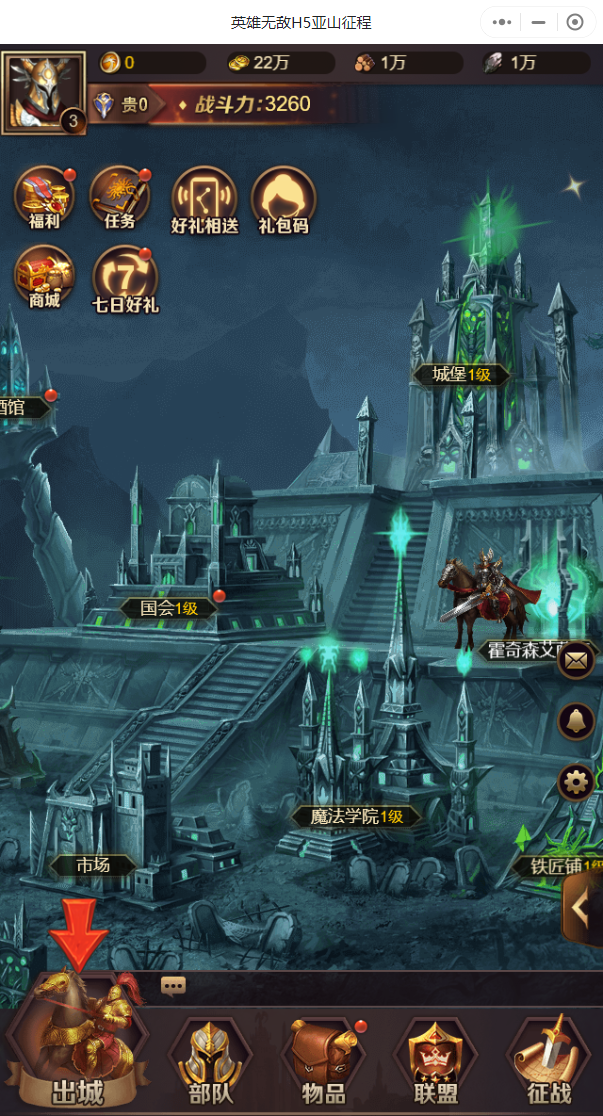Open the chat speech bubble
This screenshot has height=1116, width=603.
173,986
